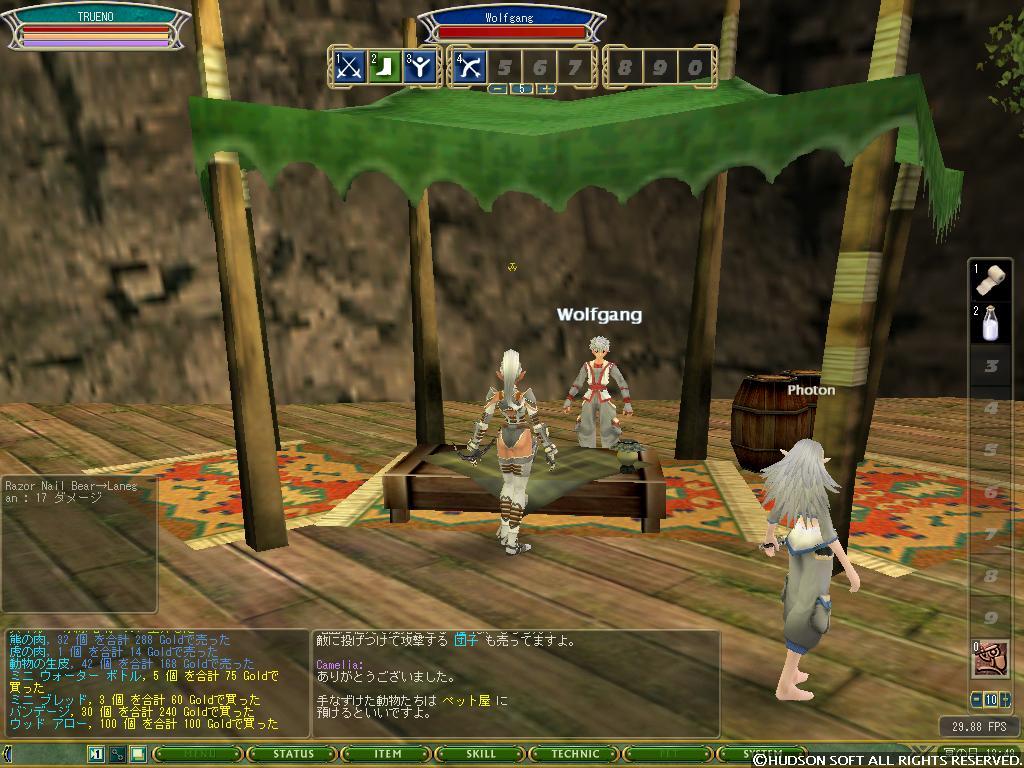This screenshot has height=768, width=1024.
Task: Open the TECHNIC menu
Action: [x=575, y=754]
